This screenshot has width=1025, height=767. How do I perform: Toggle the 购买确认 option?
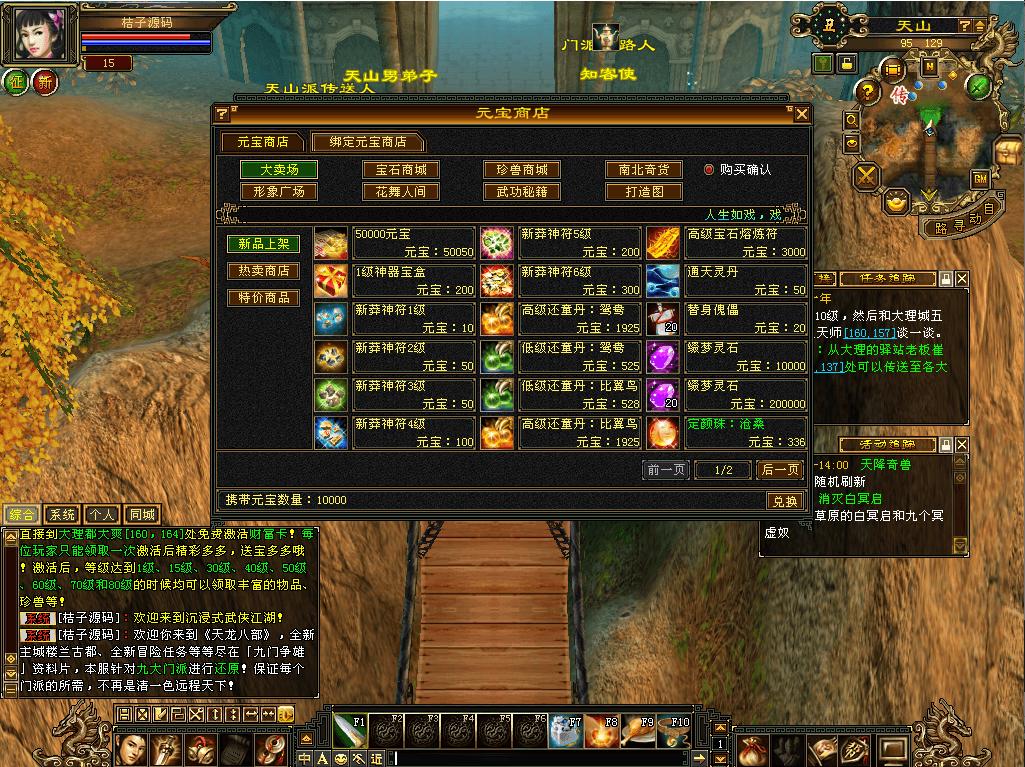pyautogui.click(x=709, y=170)
